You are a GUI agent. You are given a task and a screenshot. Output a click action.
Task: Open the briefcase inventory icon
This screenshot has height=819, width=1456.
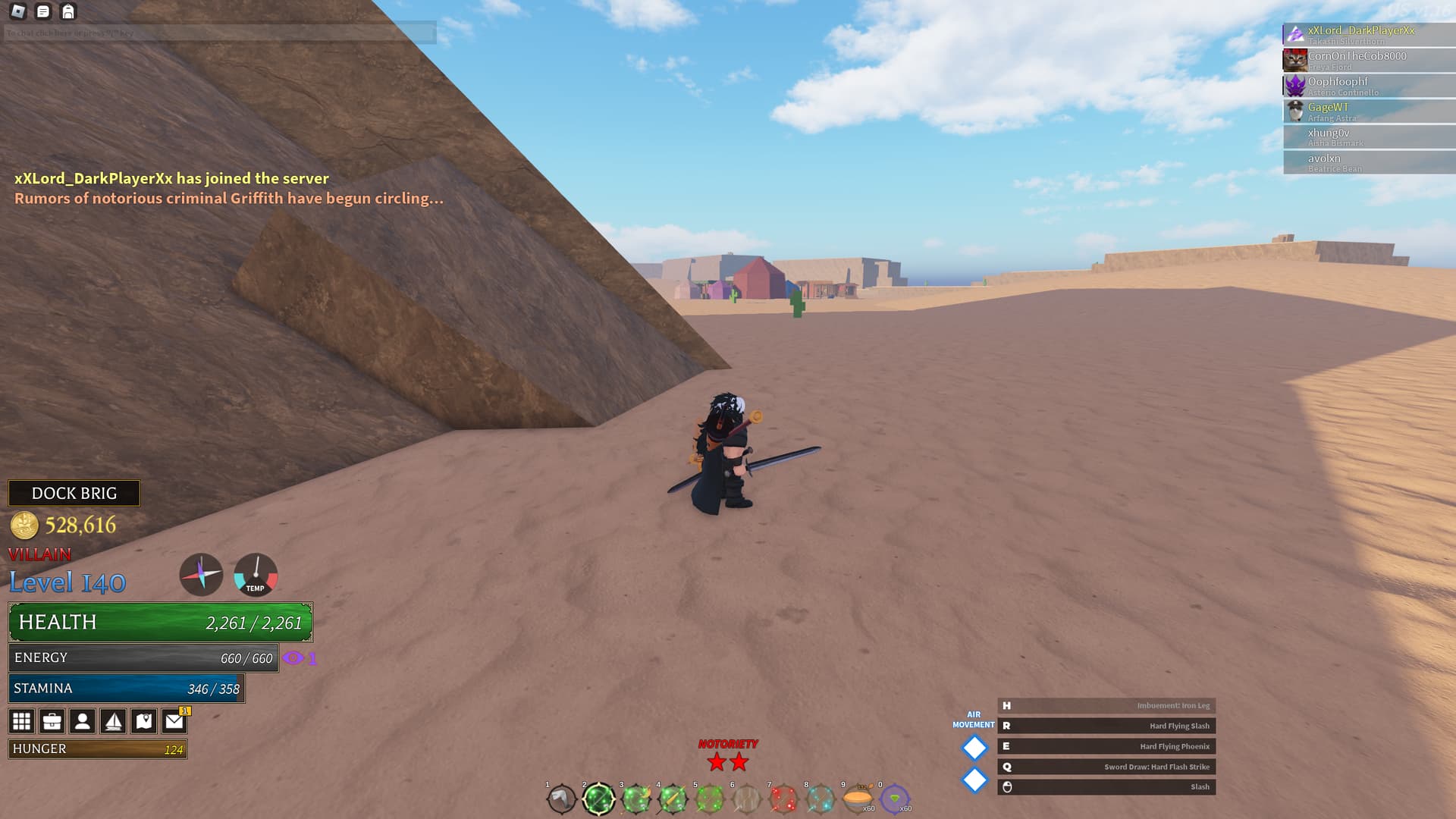point(52,721)
